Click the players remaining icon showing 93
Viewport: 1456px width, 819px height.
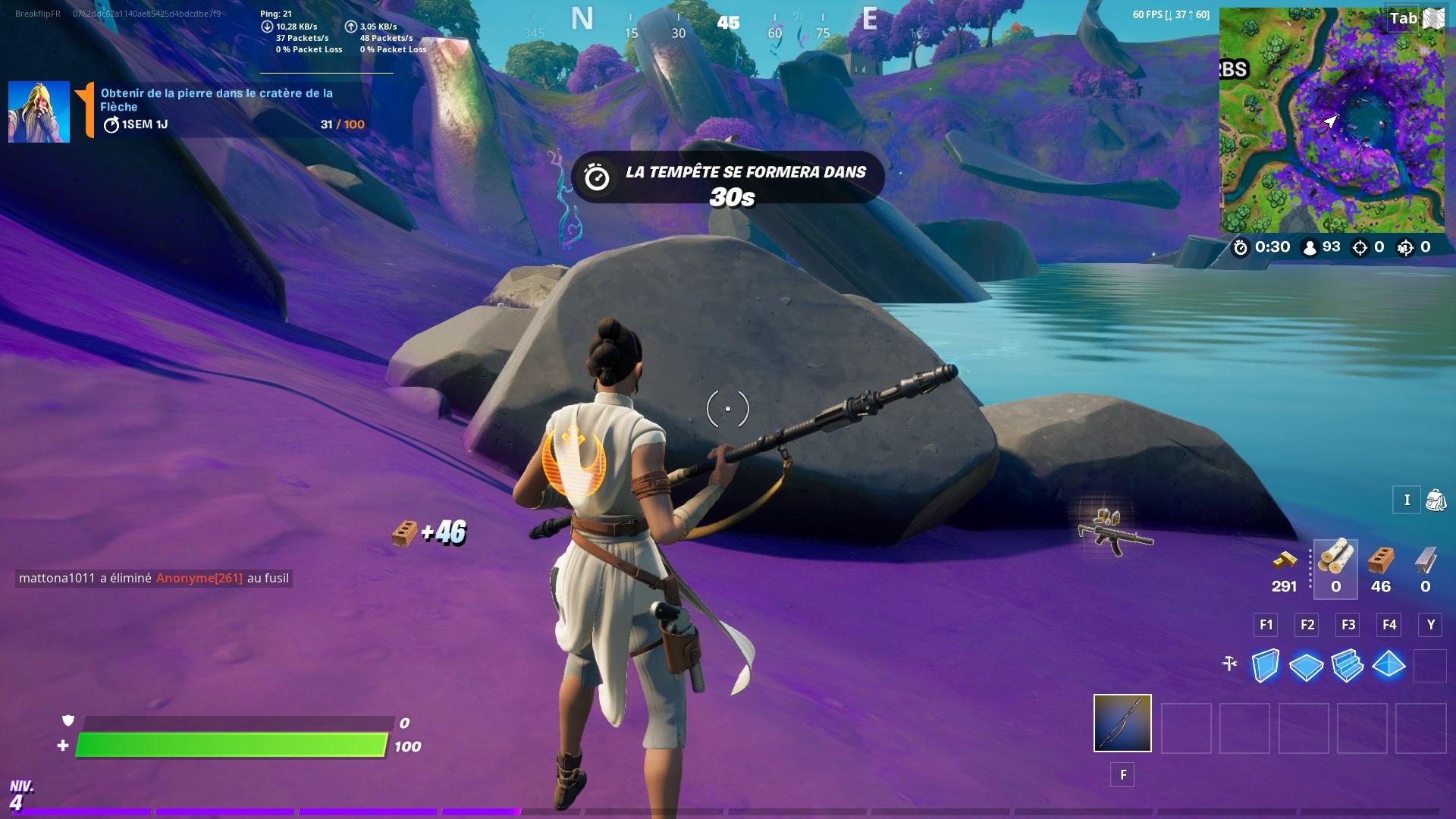1310,248
